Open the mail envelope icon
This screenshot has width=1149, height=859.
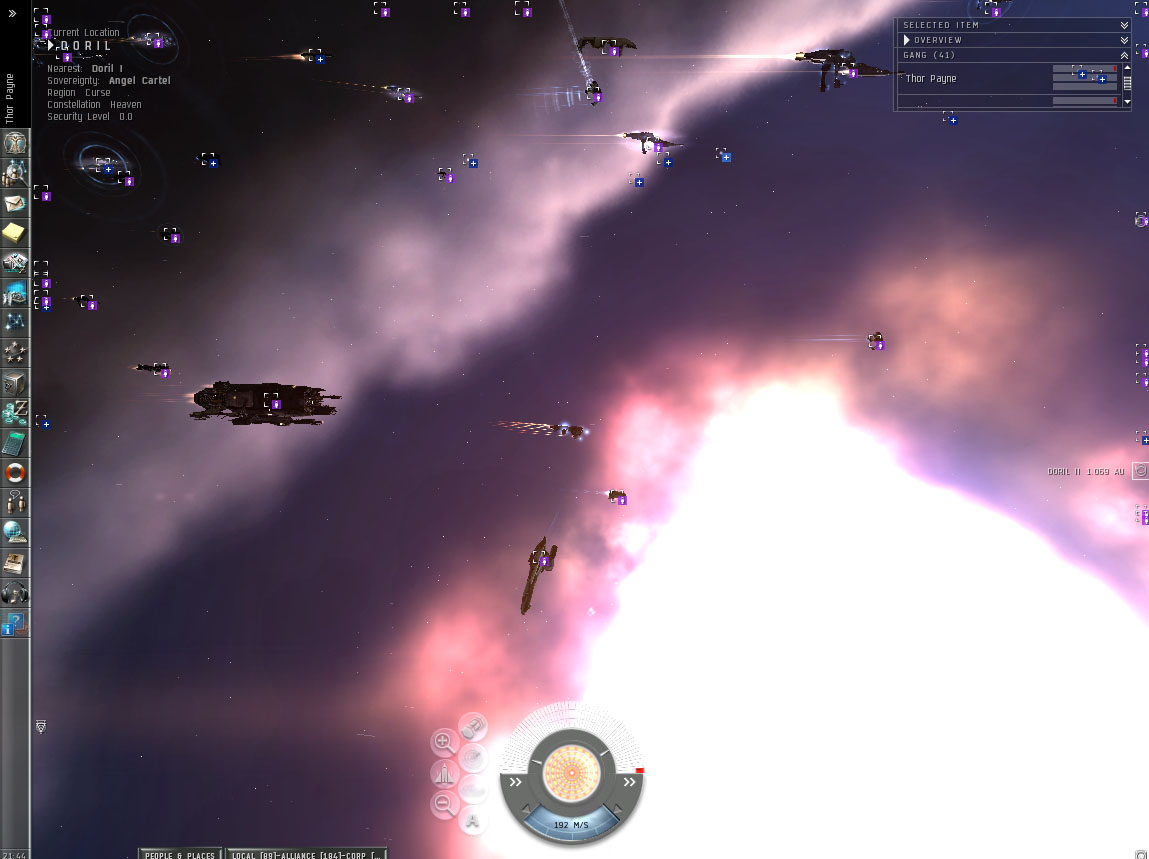15,204
